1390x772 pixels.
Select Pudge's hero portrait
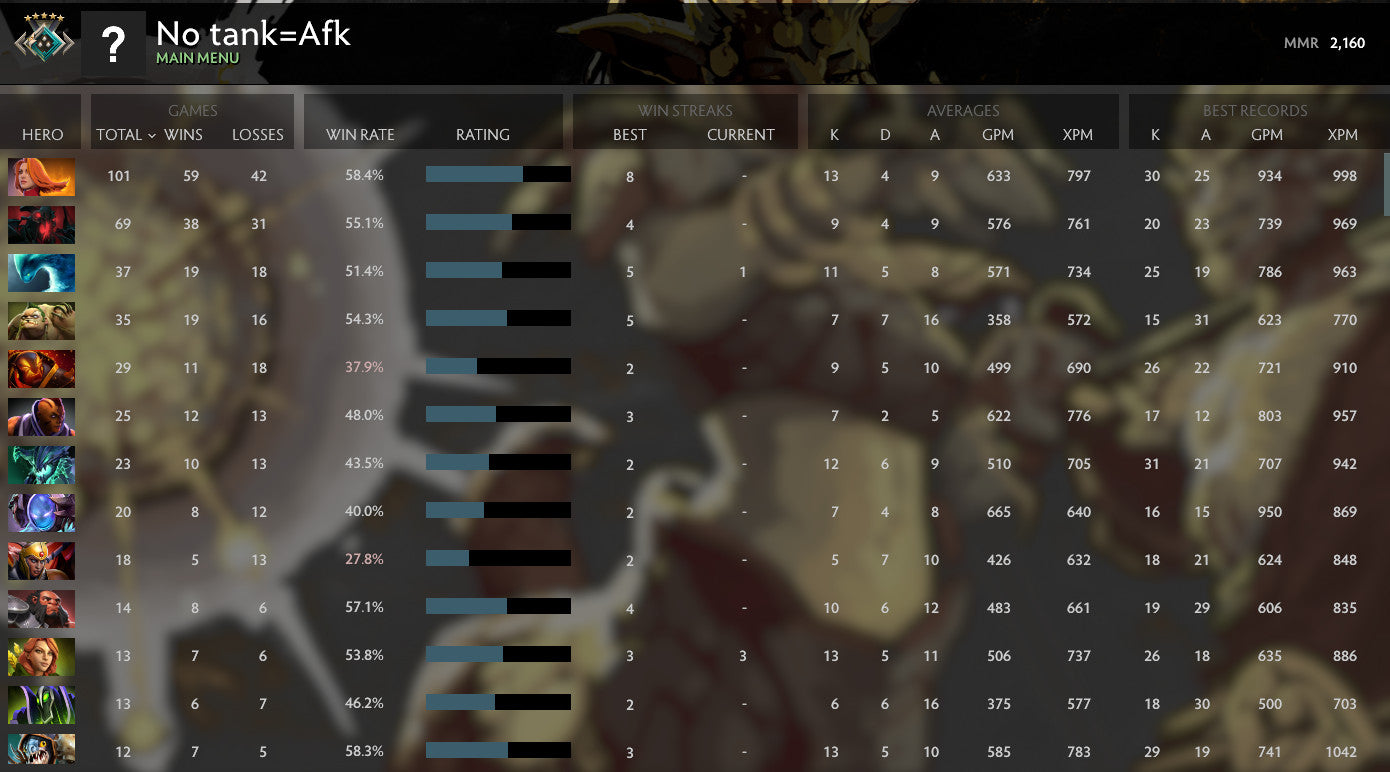[x=40, y=320]
